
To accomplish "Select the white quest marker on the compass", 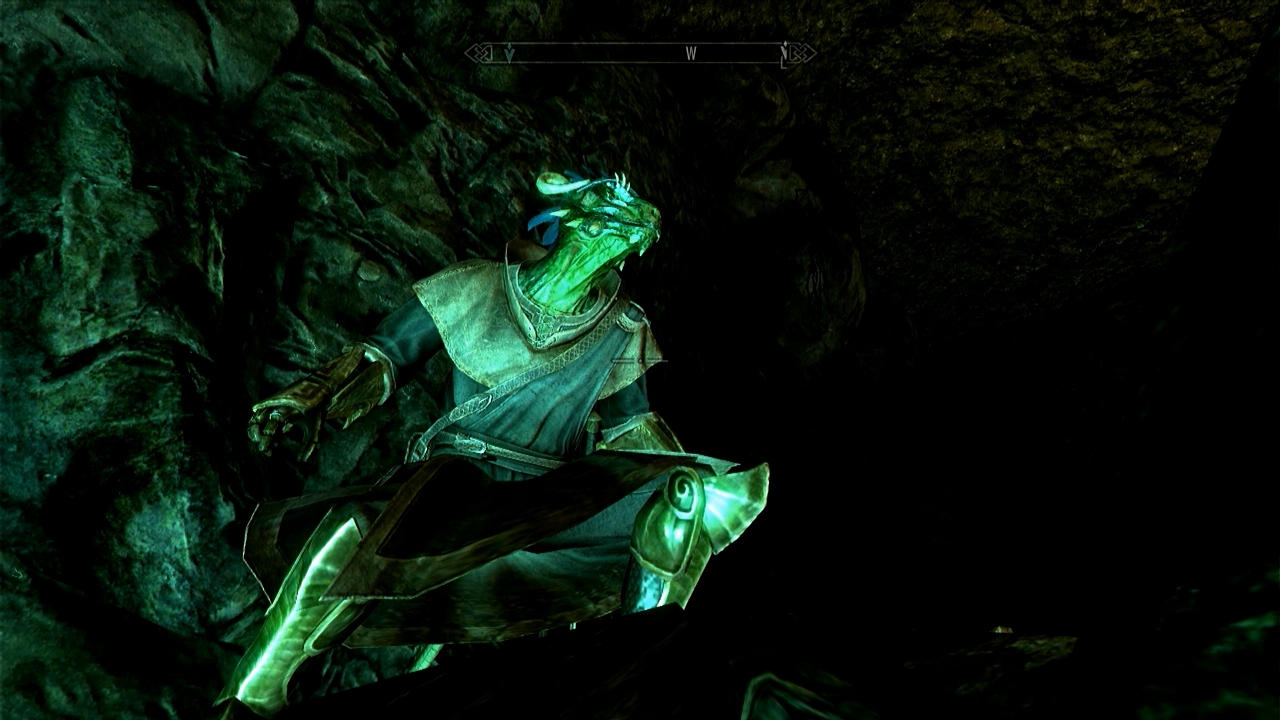I will click(x=785, y=52).
